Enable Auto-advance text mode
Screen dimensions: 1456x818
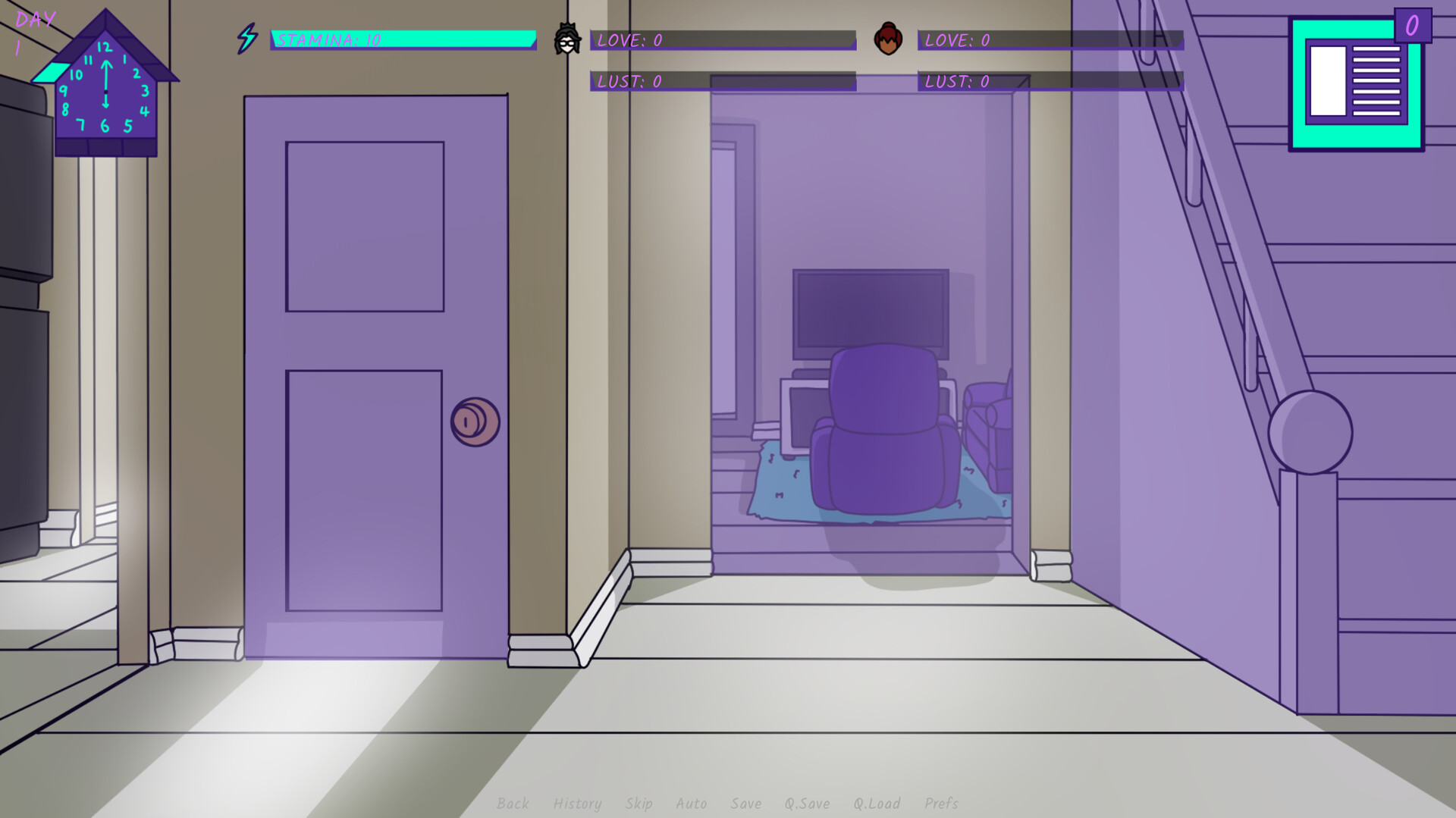click(x=692, y=804)
